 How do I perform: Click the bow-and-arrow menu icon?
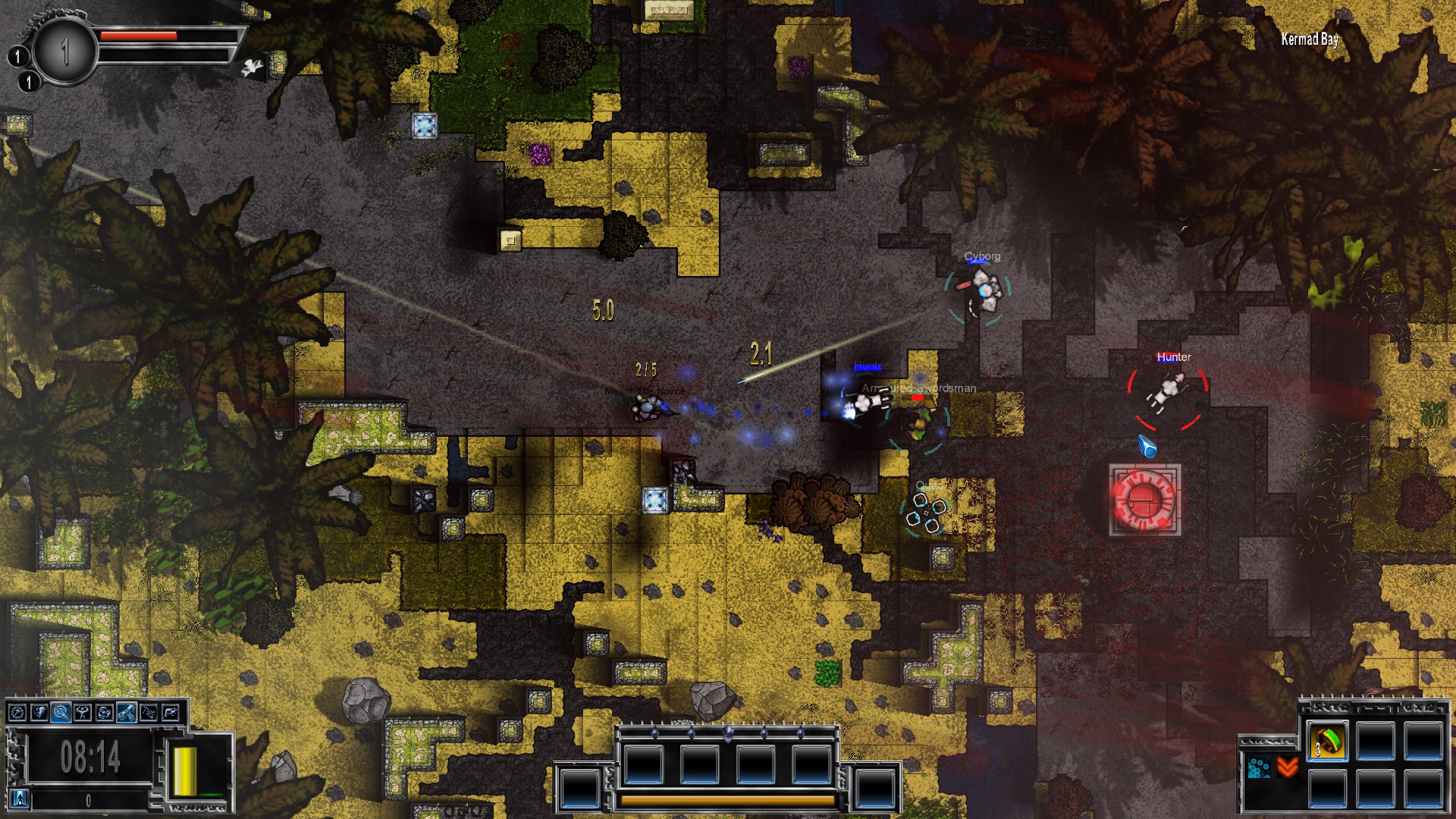pos(149,713)
